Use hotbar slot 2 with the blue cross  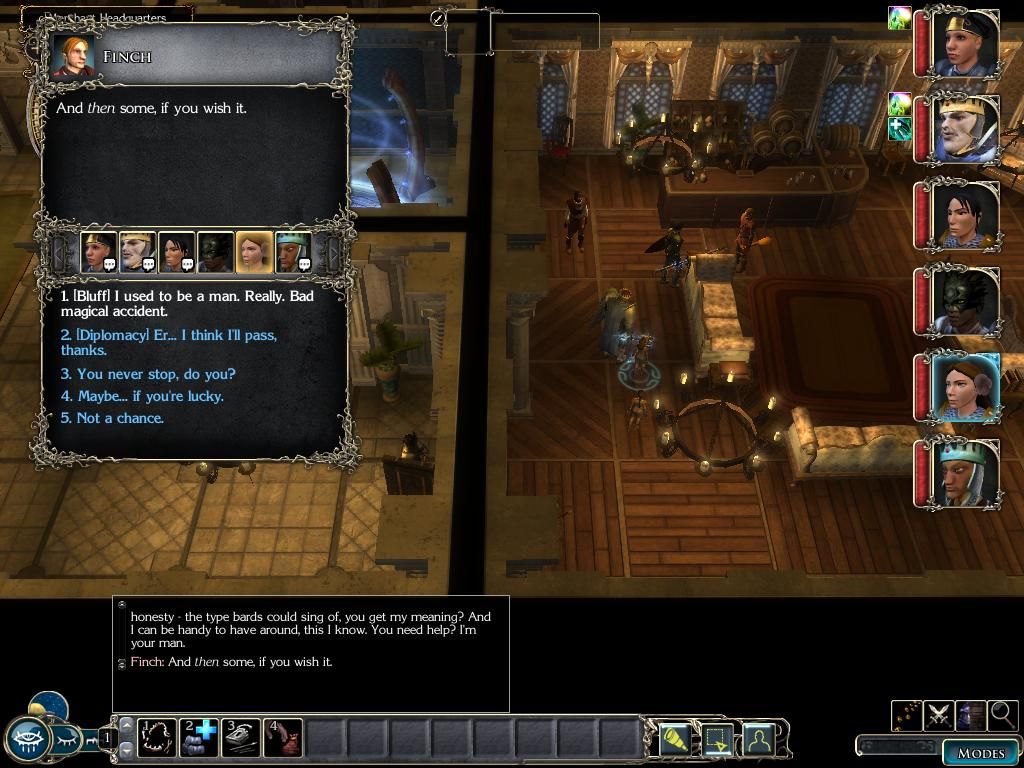pyautogui.click(x=199, y=738)
